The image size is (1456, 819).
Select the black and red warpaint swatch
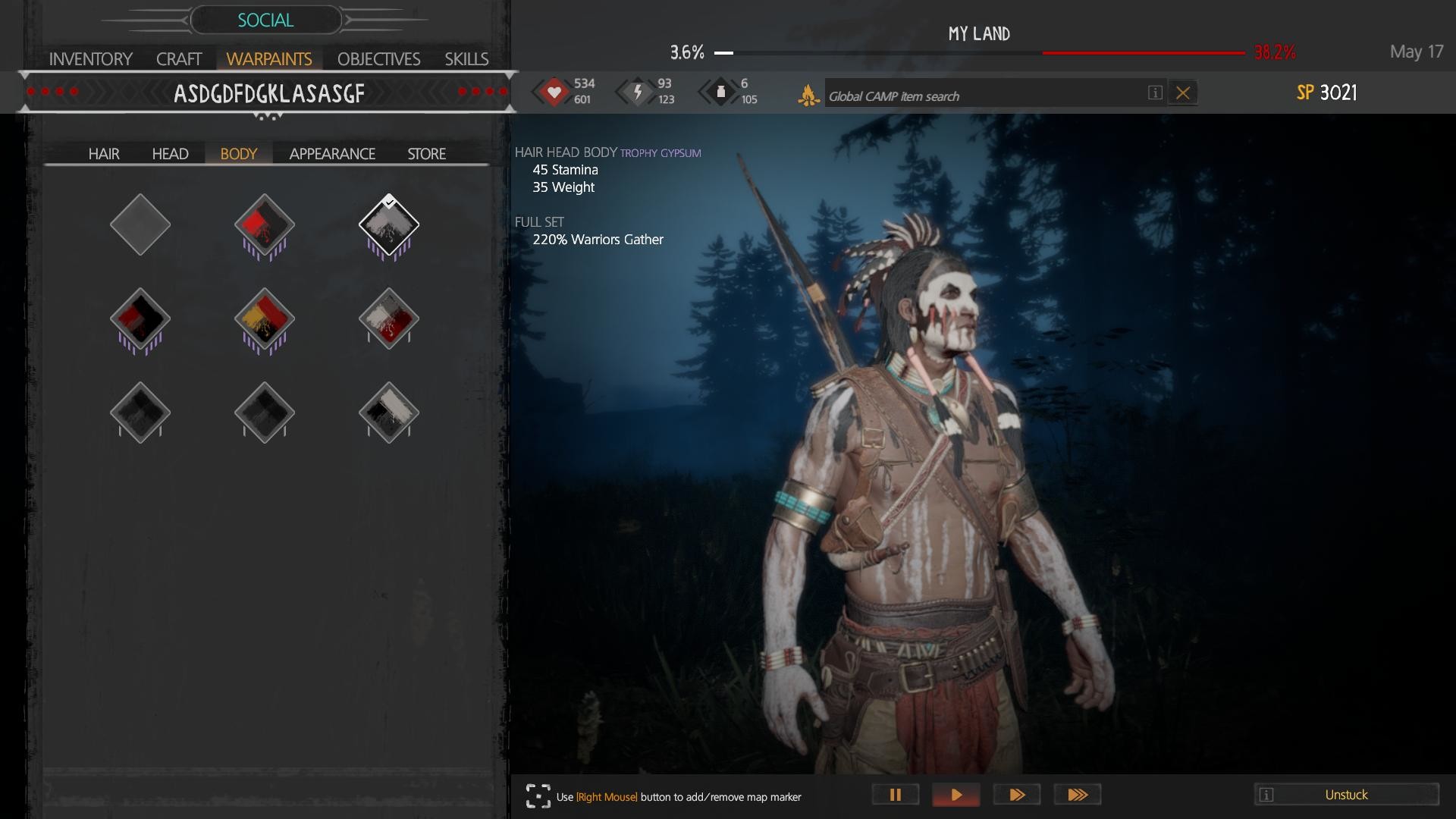(x=140, y=318)
